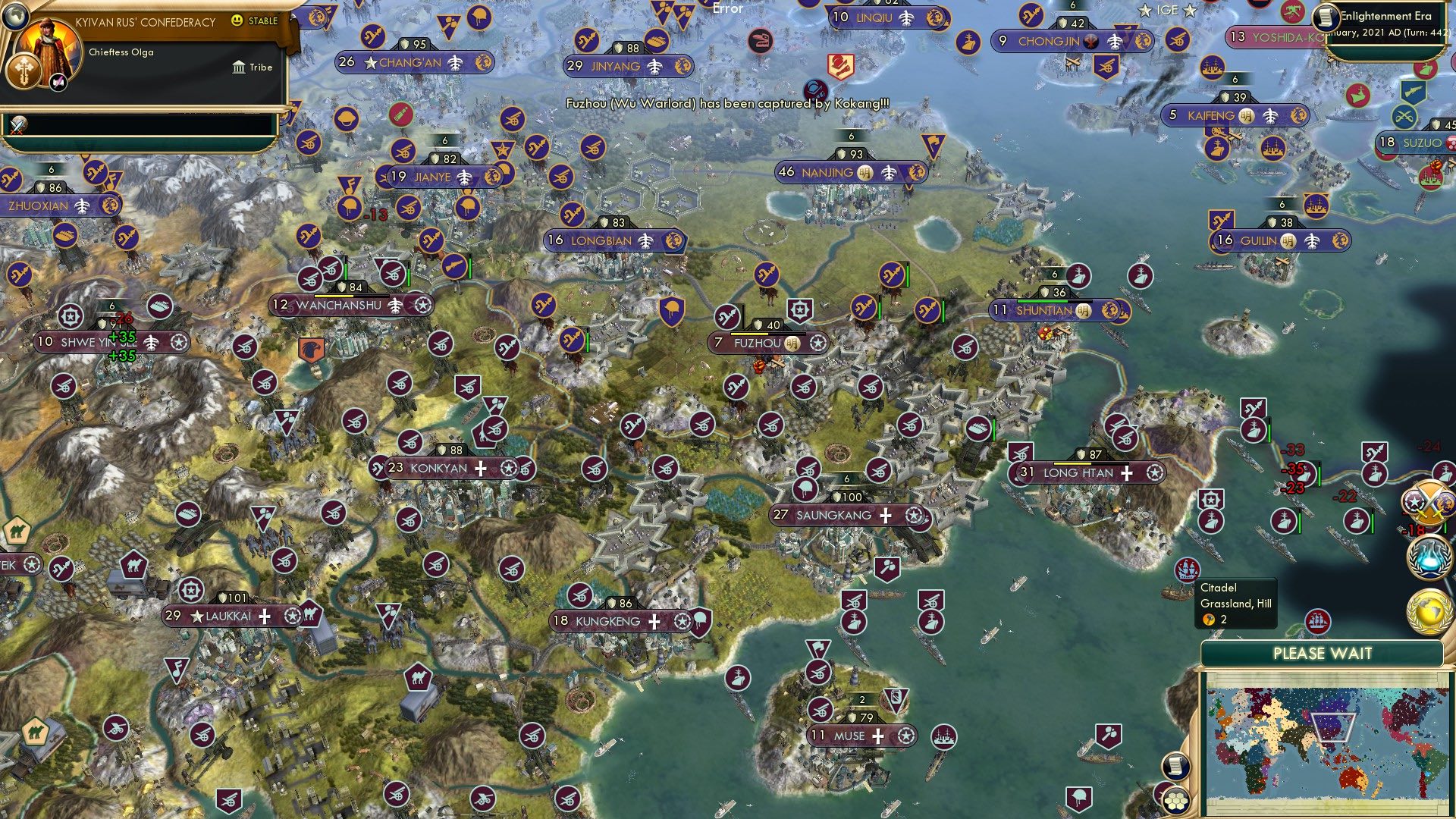Click the Tribe government icon in the leader panel
The height and width of the screenshot is (819, 1456).
[x=238, y=67]
